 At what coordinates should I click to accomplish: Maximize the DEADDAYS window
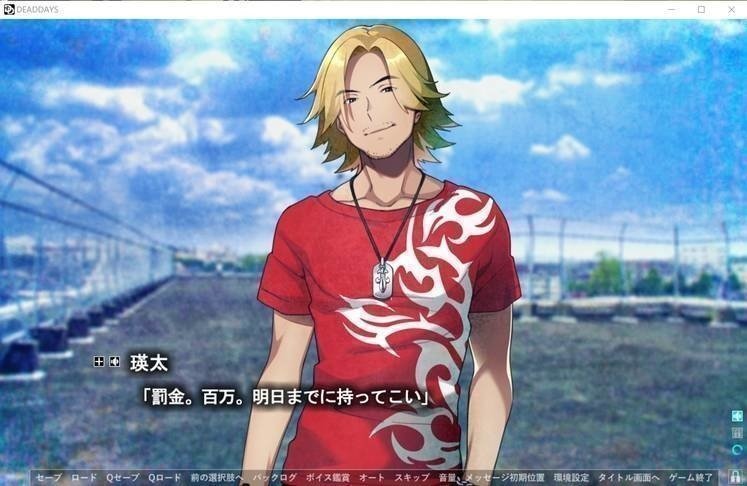coord(701,9)
